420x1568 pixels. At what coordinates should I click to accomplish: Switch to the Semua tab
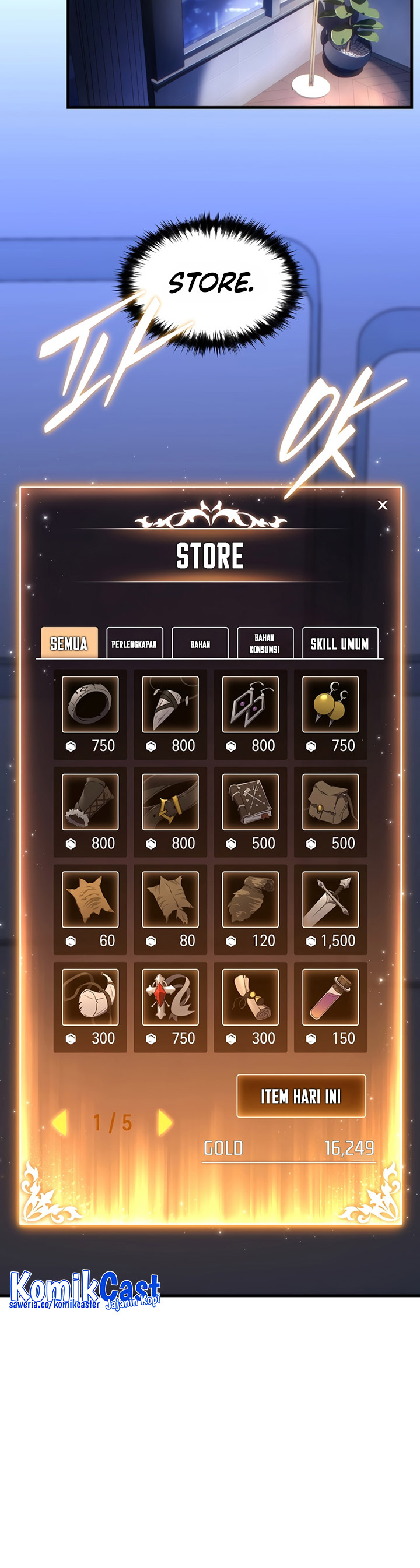pos(69,643)
